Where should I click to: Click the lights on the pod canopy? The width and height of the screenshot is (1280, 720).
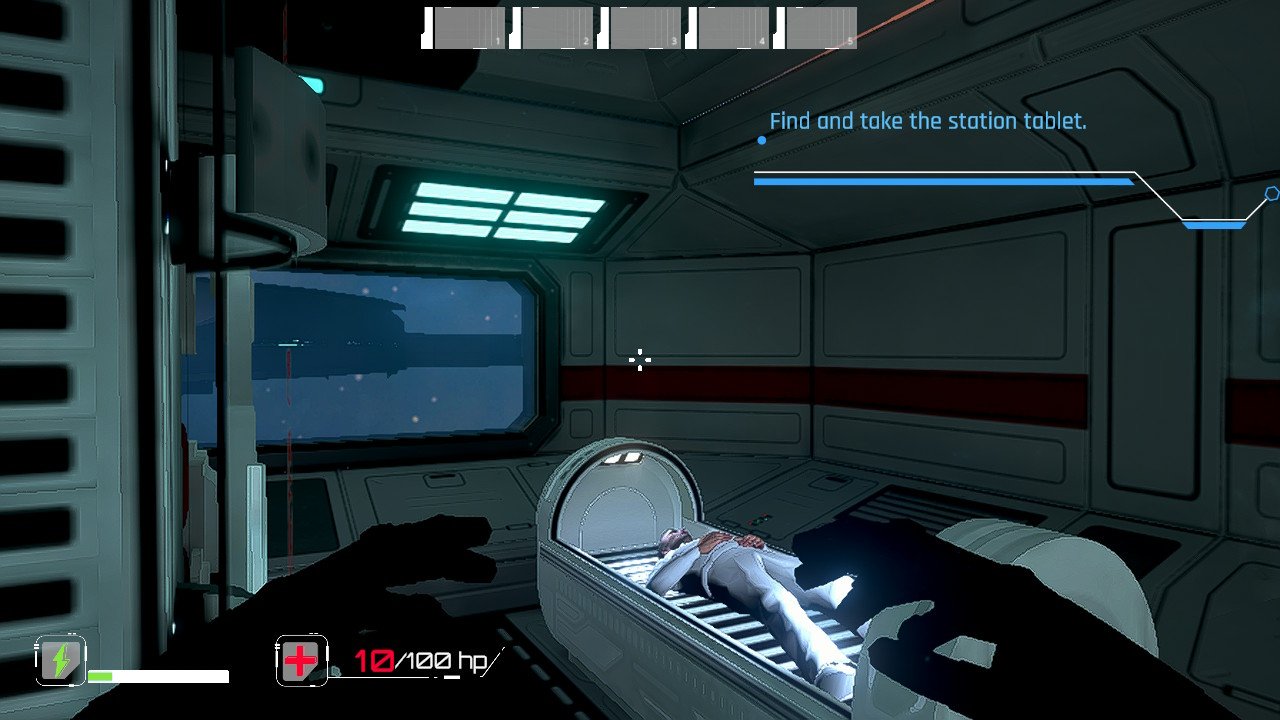coord(622,459)
